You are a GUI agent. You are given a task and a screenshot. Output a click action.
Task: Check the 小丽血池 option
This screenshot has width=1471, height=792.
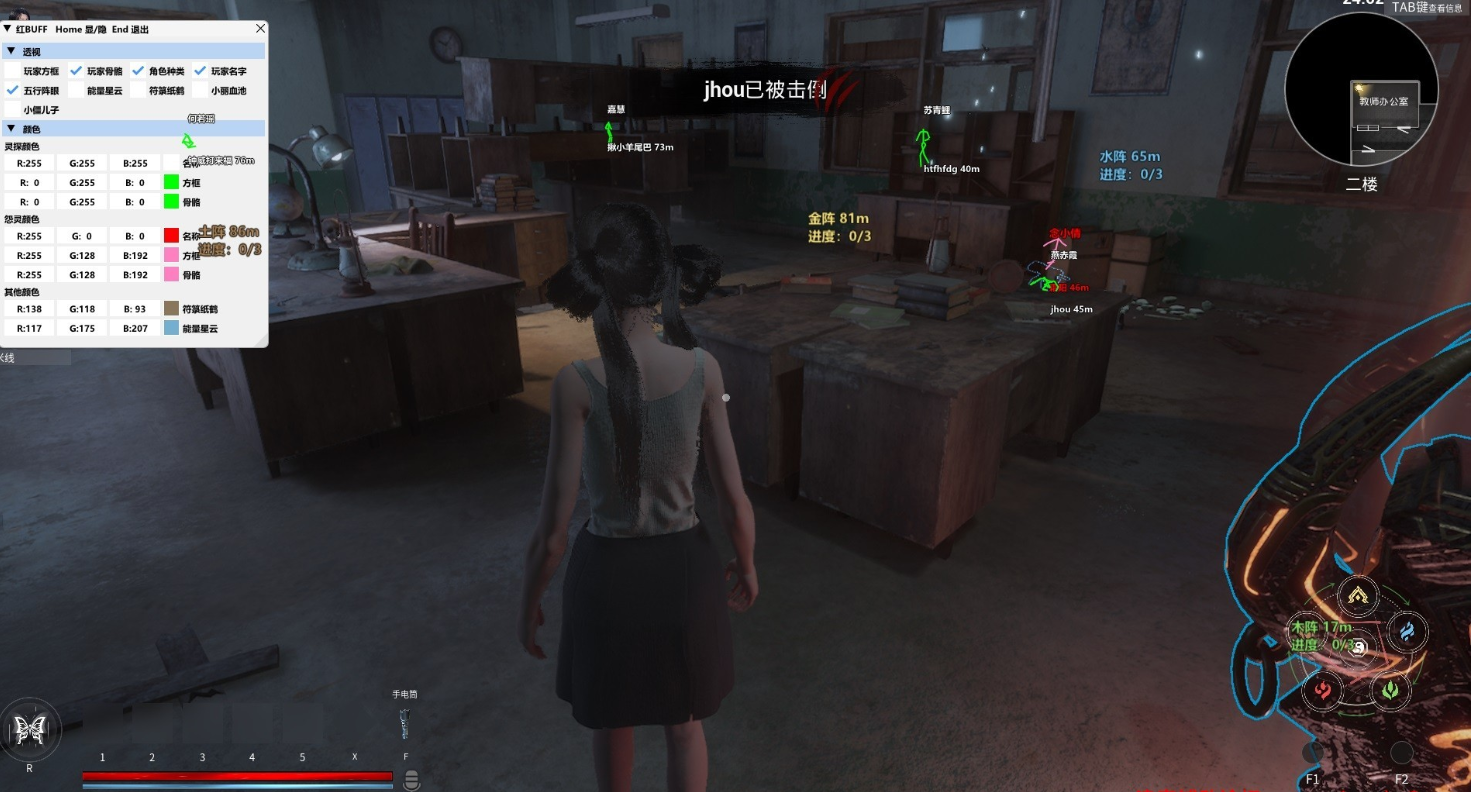point(200,90)
